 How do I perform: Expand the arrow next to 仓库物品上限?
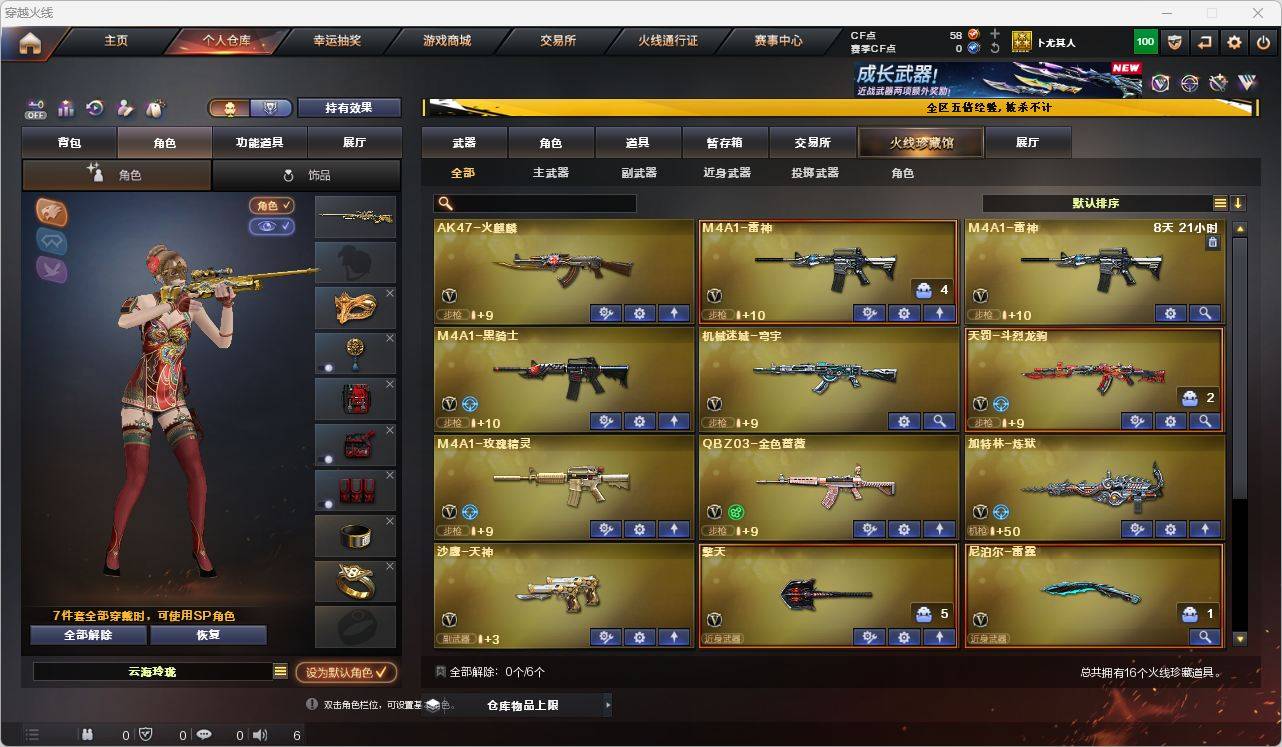coord(608,704)
